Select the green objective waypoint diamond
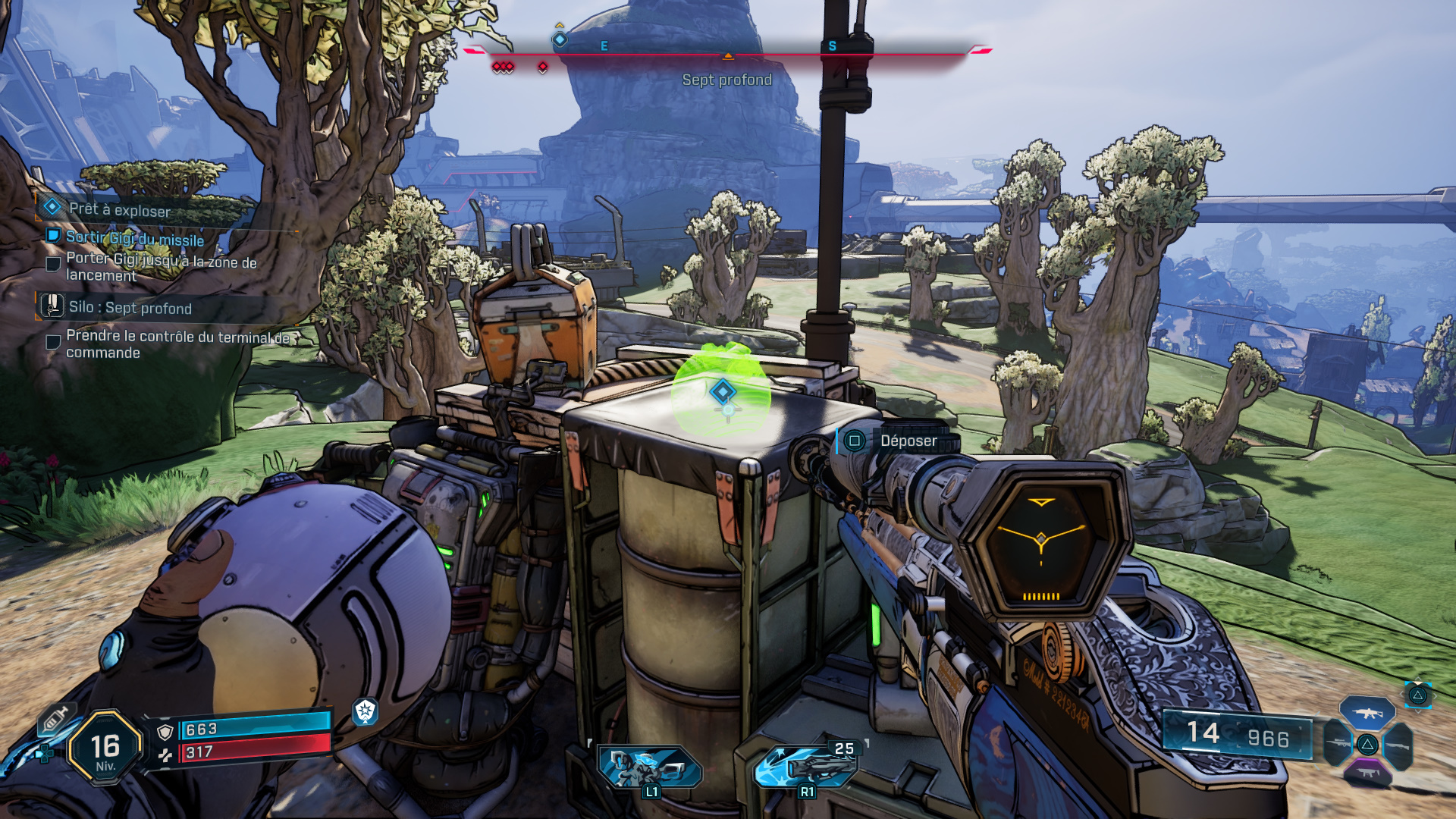 [722, 391]
